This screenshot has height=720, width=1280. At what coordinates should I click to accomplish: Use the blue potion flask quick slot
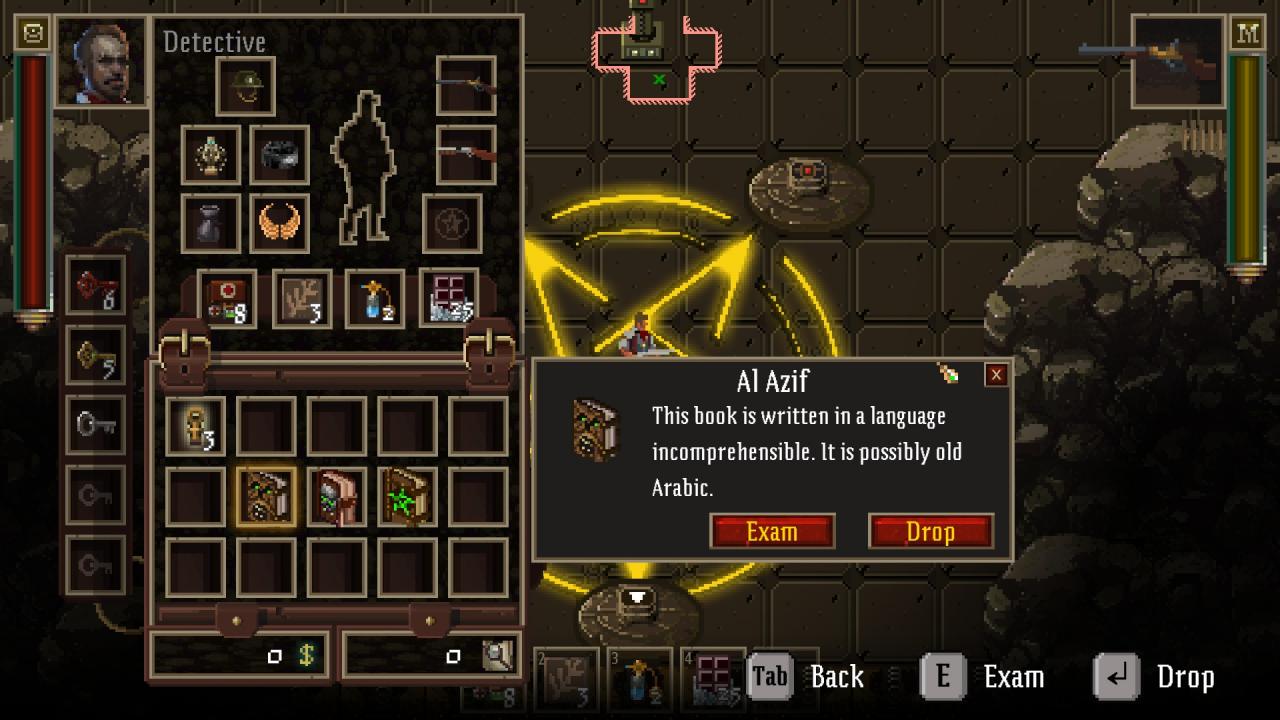[x=375, y=299]
